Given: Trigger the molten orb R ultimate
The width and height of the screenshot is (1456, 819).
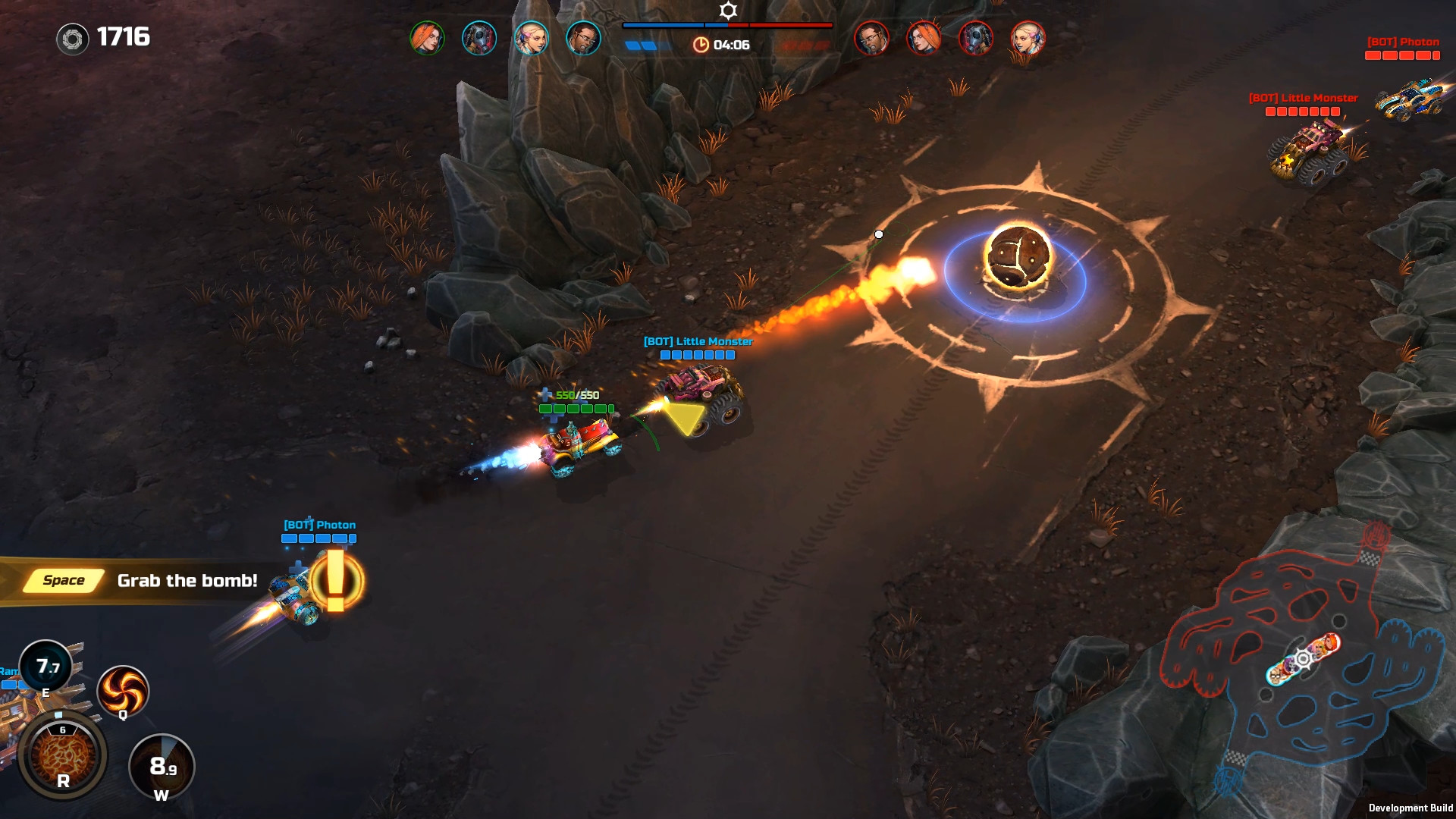Looking at the screenshot, I should (62, 755).
